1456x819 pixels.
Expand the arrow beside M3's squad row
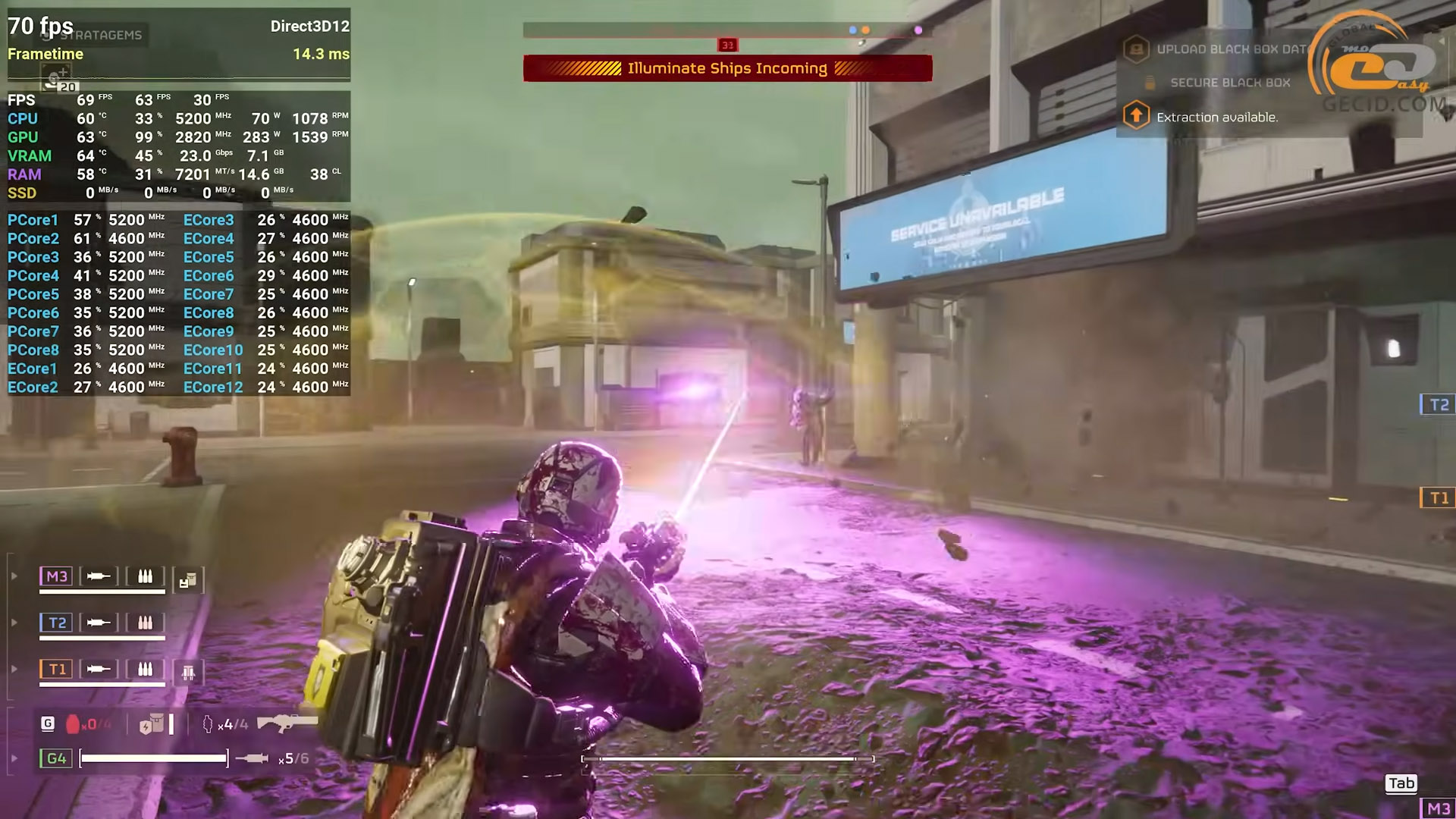14,576
